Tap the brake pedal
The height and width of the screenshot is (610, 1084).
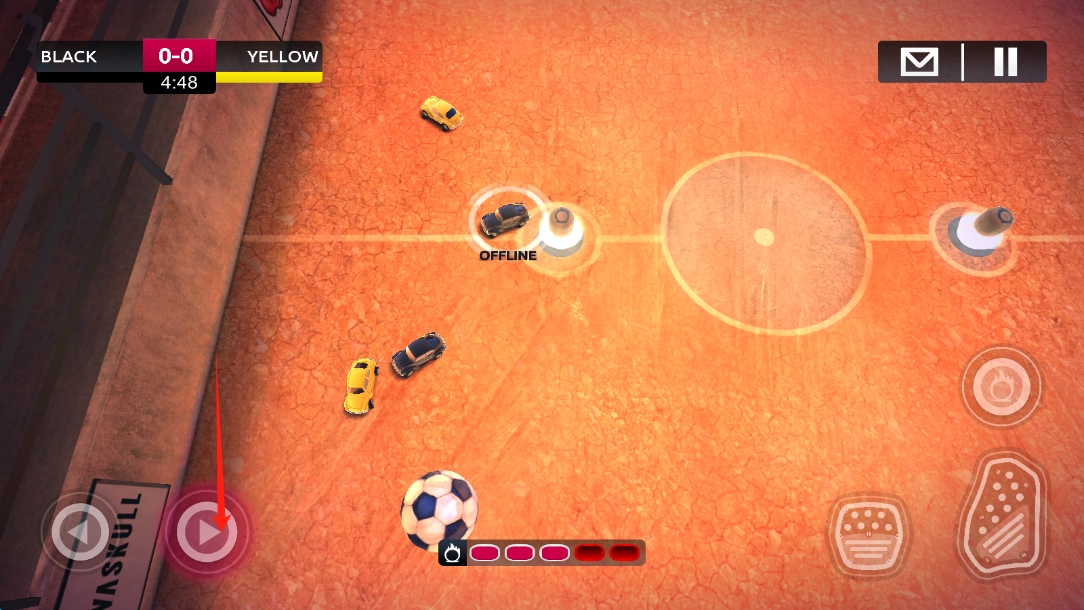coord(868,534)
